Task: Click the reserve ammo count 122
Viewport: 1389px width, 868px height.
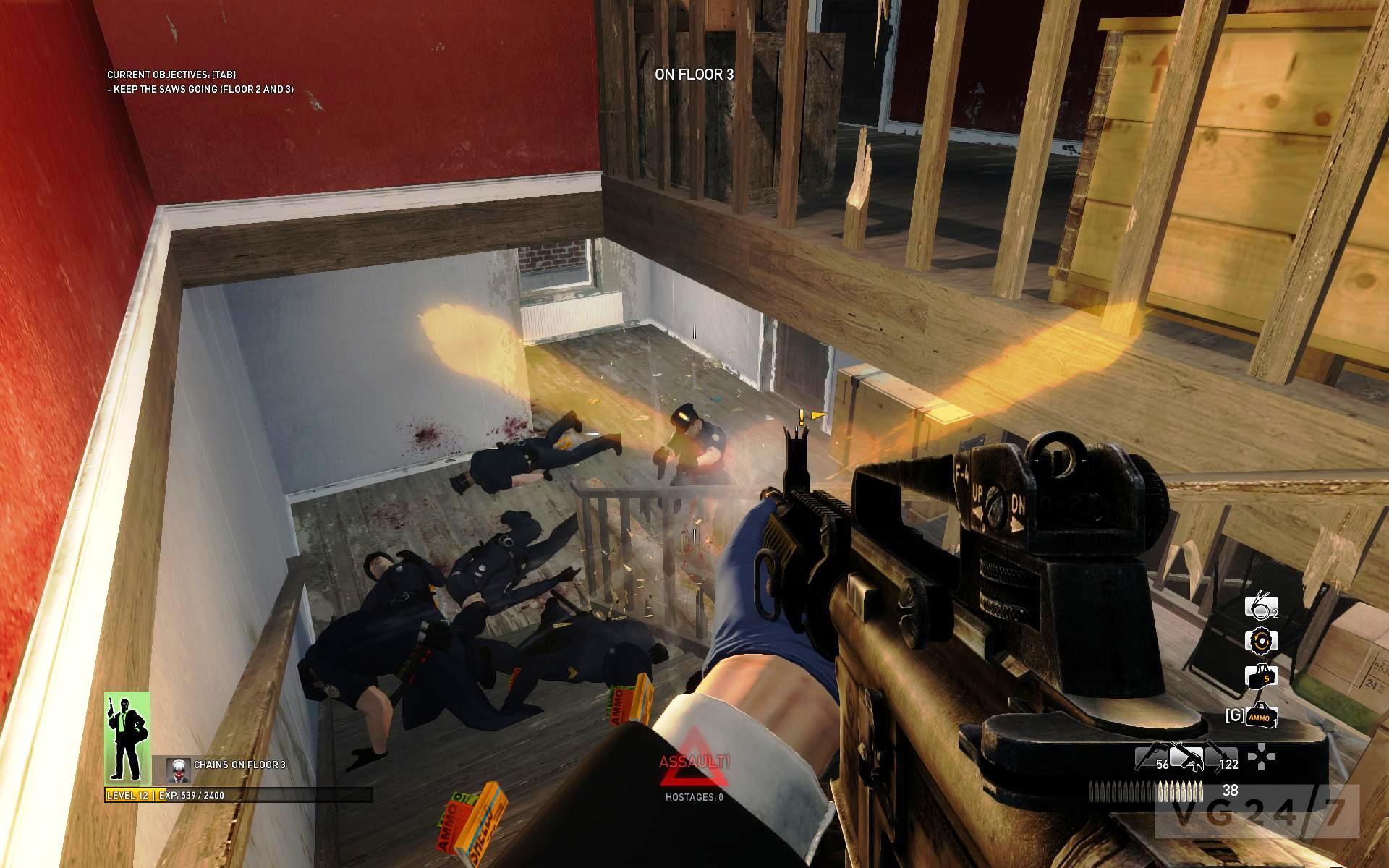Action: tap(1229, 765)
